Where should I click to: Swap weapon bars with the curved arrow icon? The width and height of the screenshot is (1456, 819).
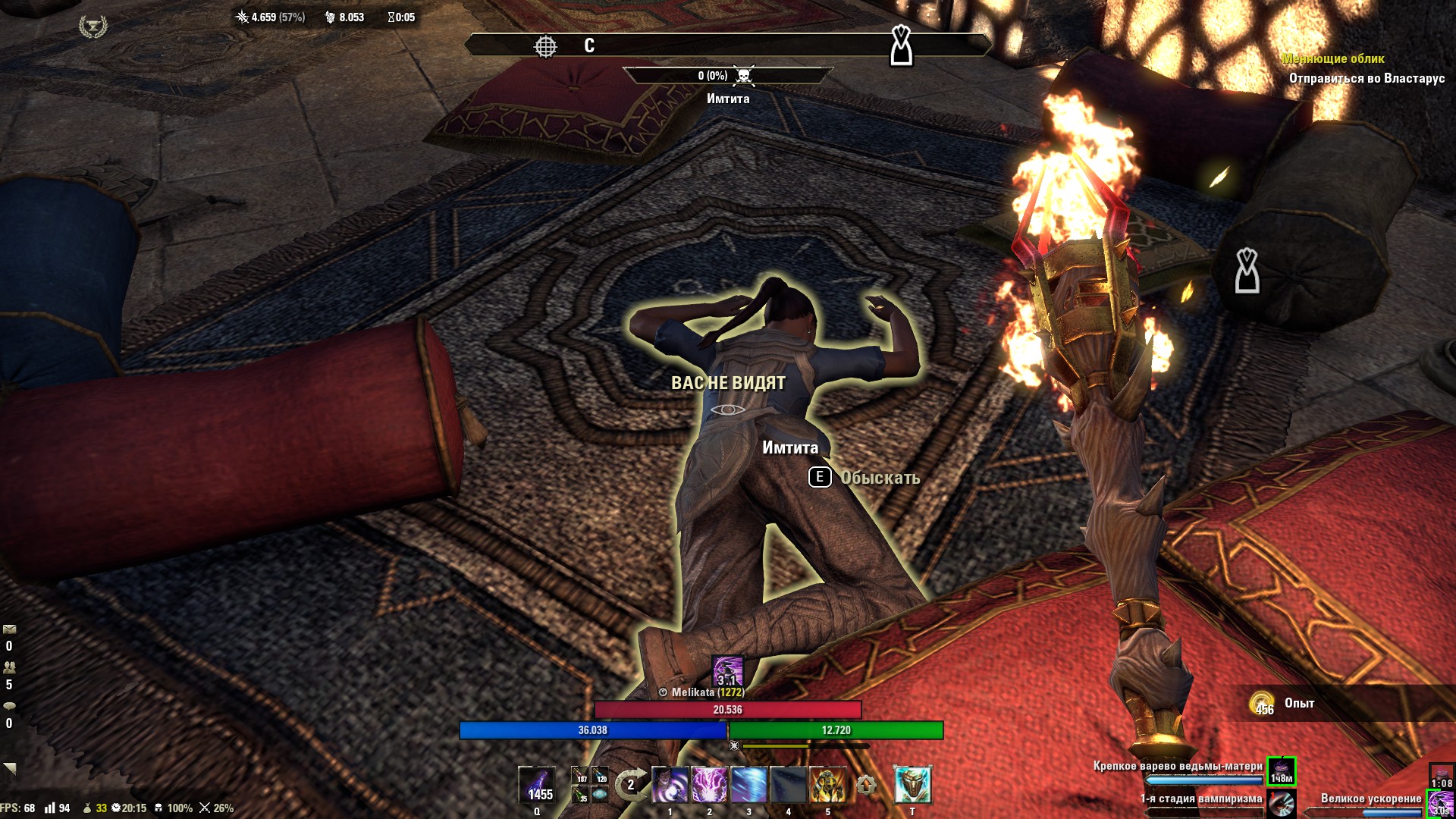(x=630, y=785)
